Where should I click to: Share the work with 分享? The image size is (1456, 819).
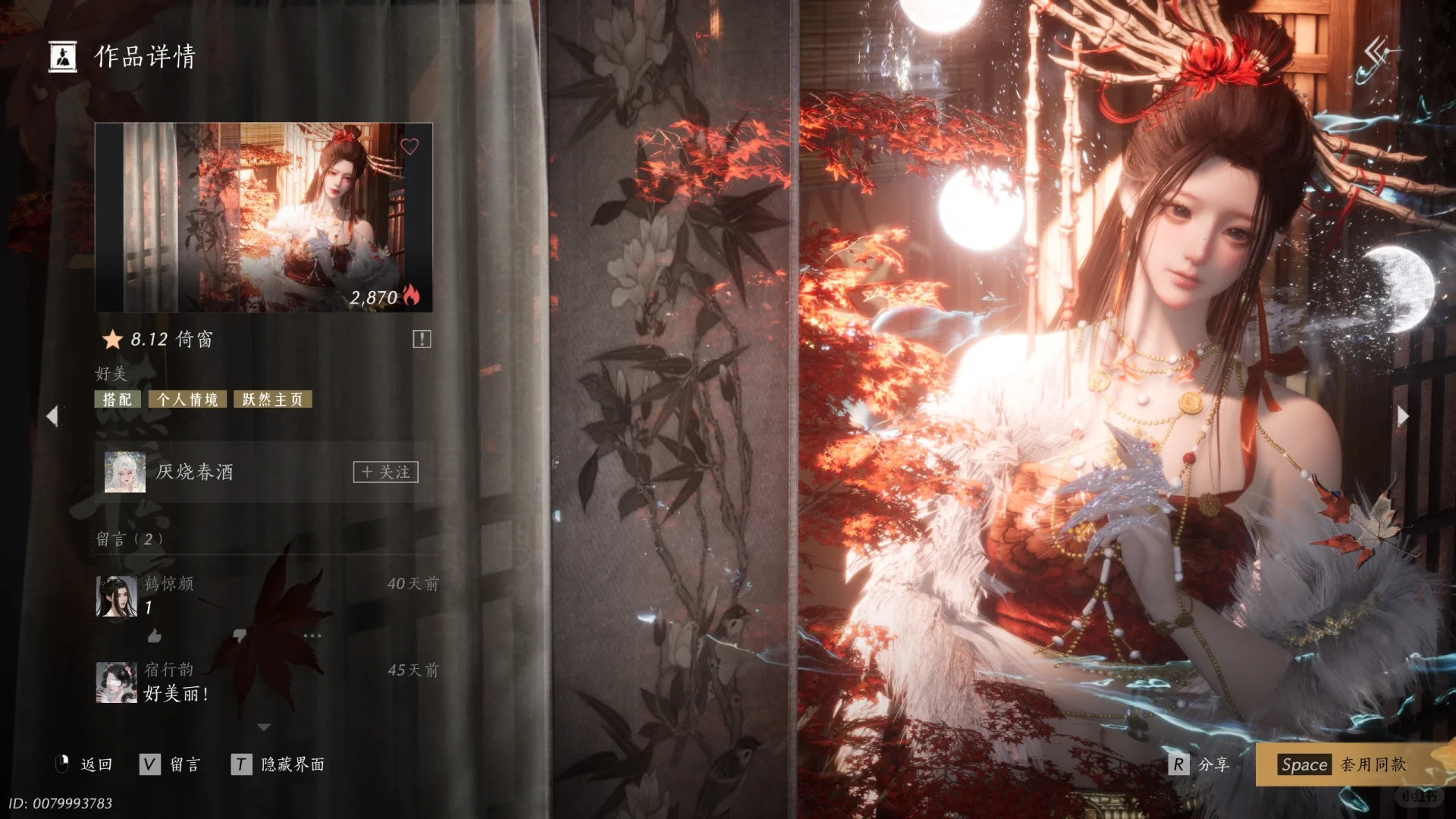point(1199,764)
